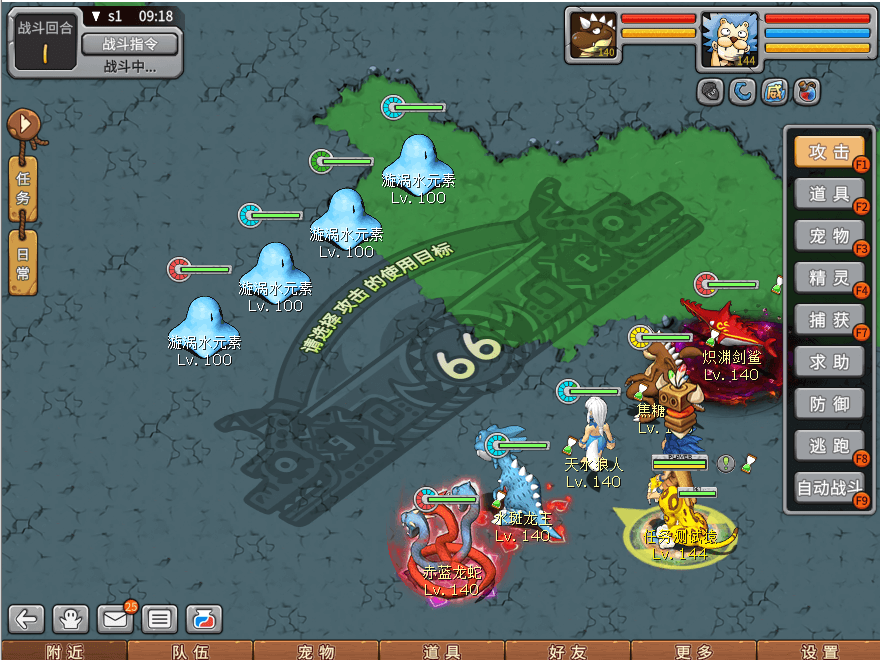Select the blue lion pet portrait
Viewport: 880px width, 660px height.
[x=729, y=40]
